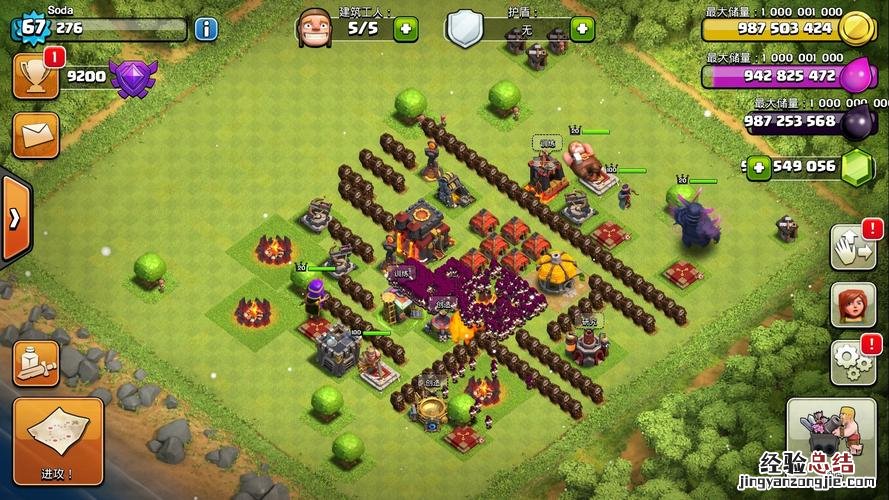Click the pink elixir drop icon
Screen dimensions: 889x500
coord(857,76)
